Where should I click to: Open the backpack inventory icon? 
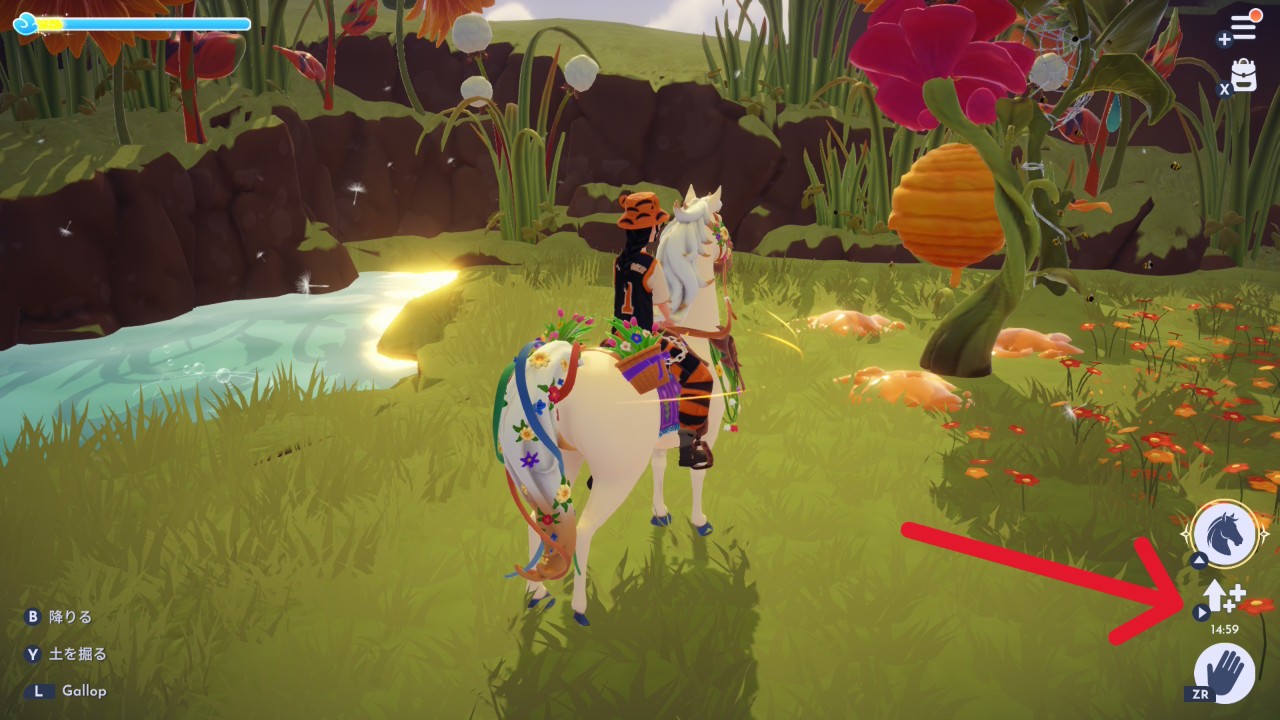(1244, 76)
